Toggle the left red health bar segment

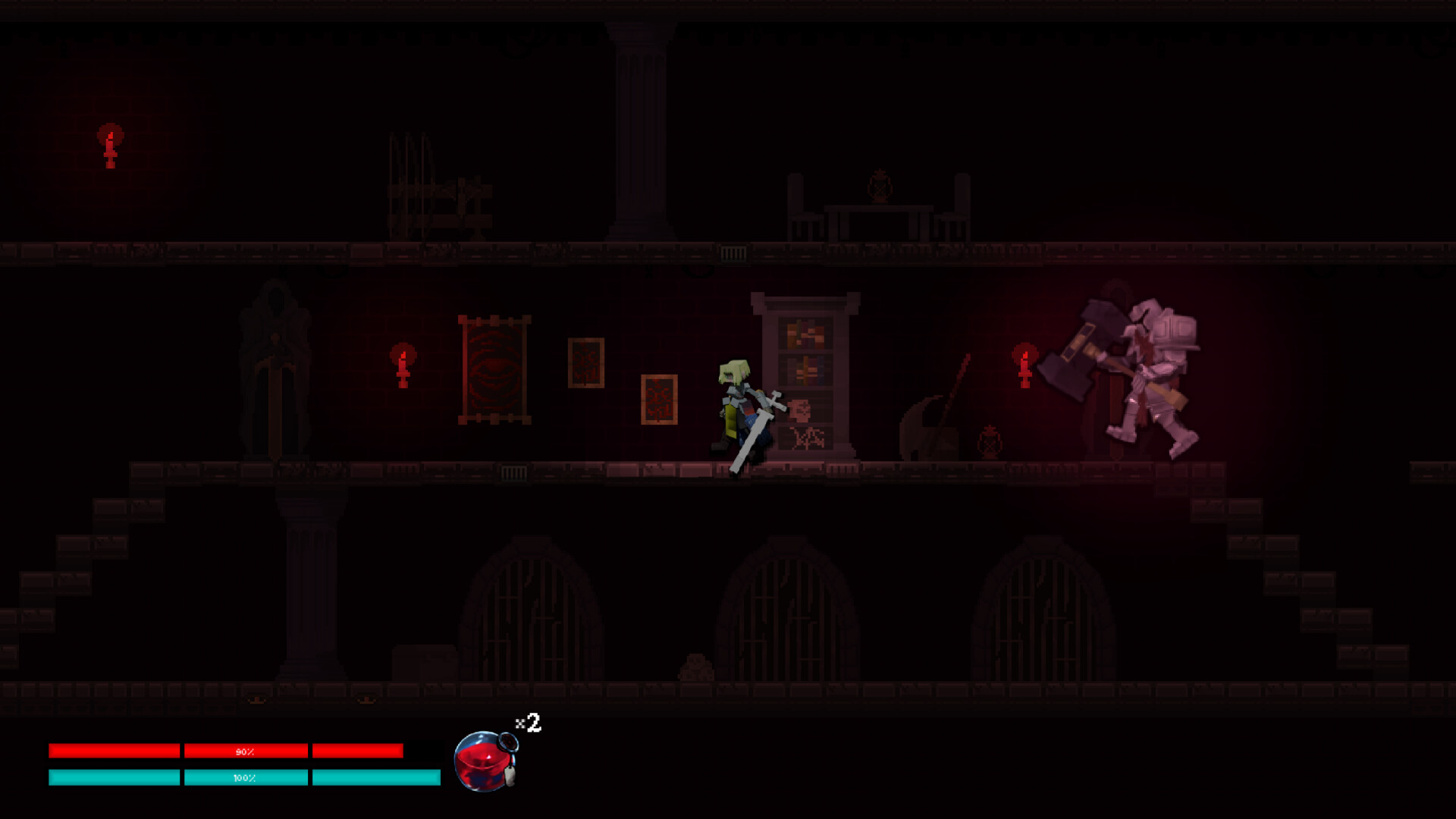pyautogui.click(x=114, y=751)
